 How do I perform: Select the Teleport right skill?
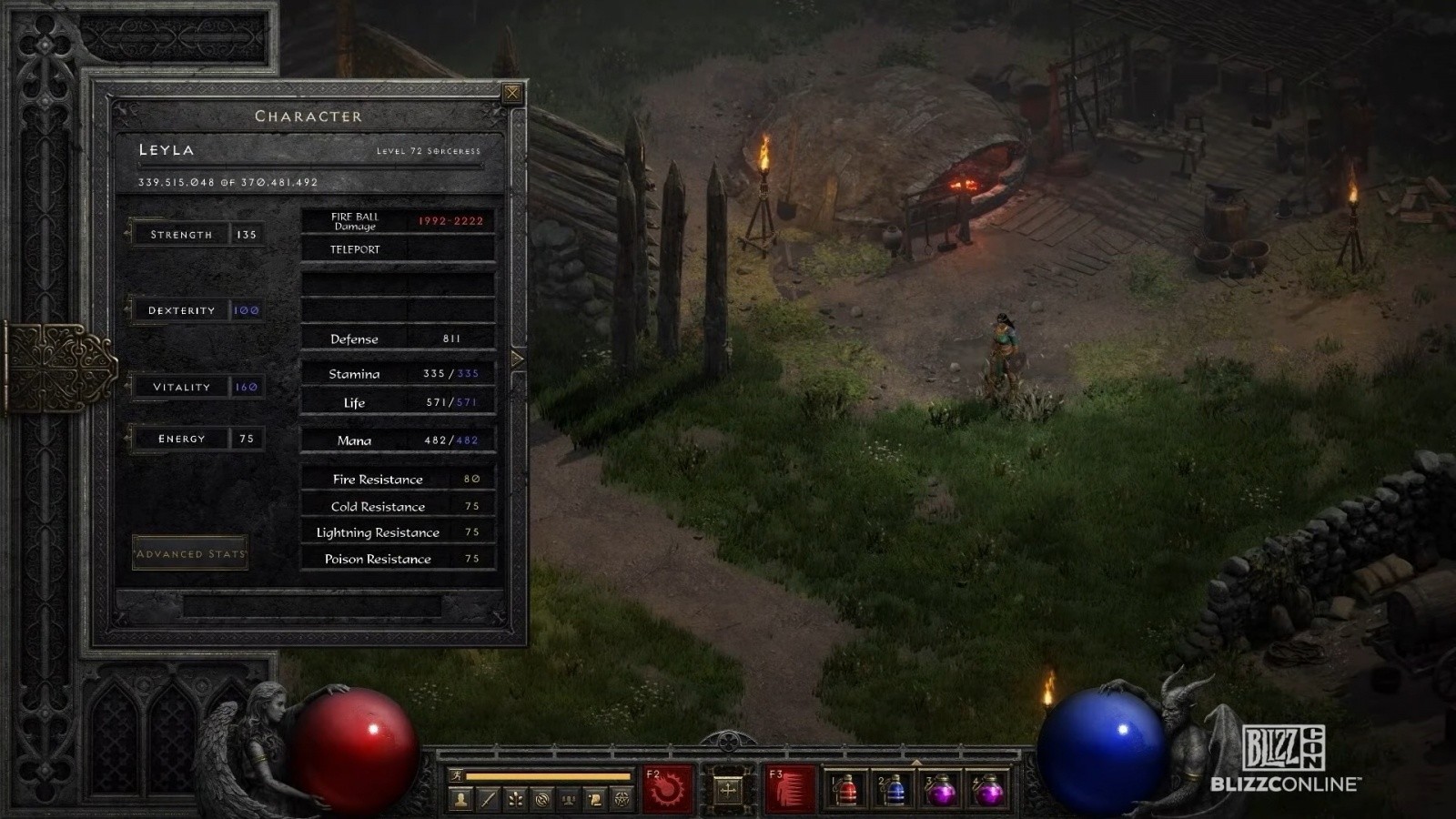(x=789, y=788)
